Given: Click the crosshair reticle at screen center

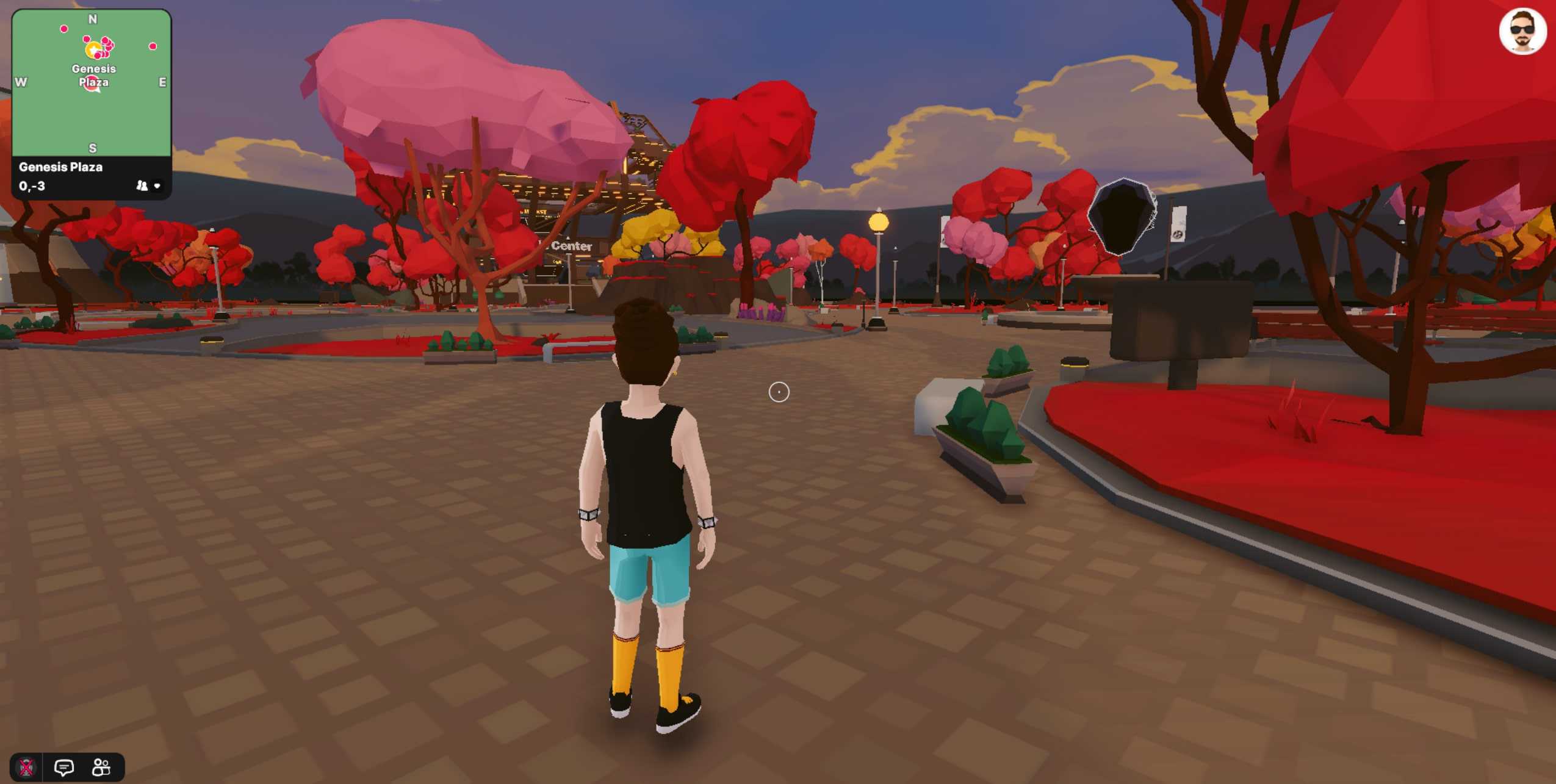Looking at the screenshot, I should coord(780,392).
